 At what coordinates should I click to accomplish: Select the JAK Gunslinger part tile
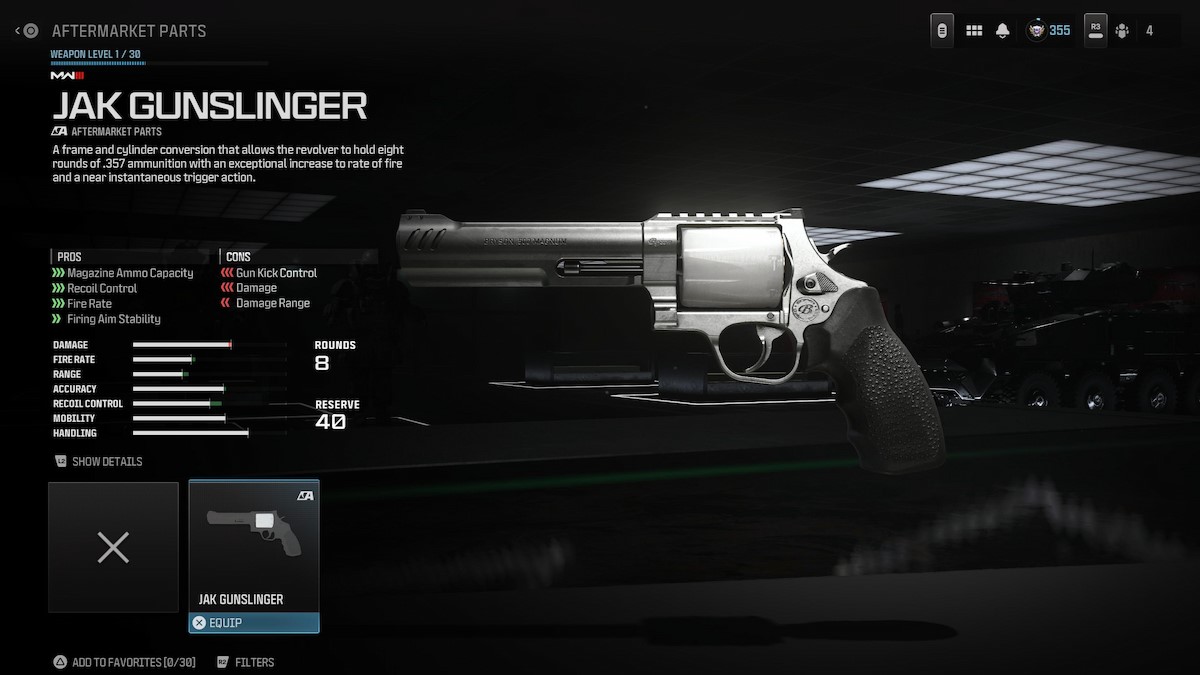tap(254, 546)
